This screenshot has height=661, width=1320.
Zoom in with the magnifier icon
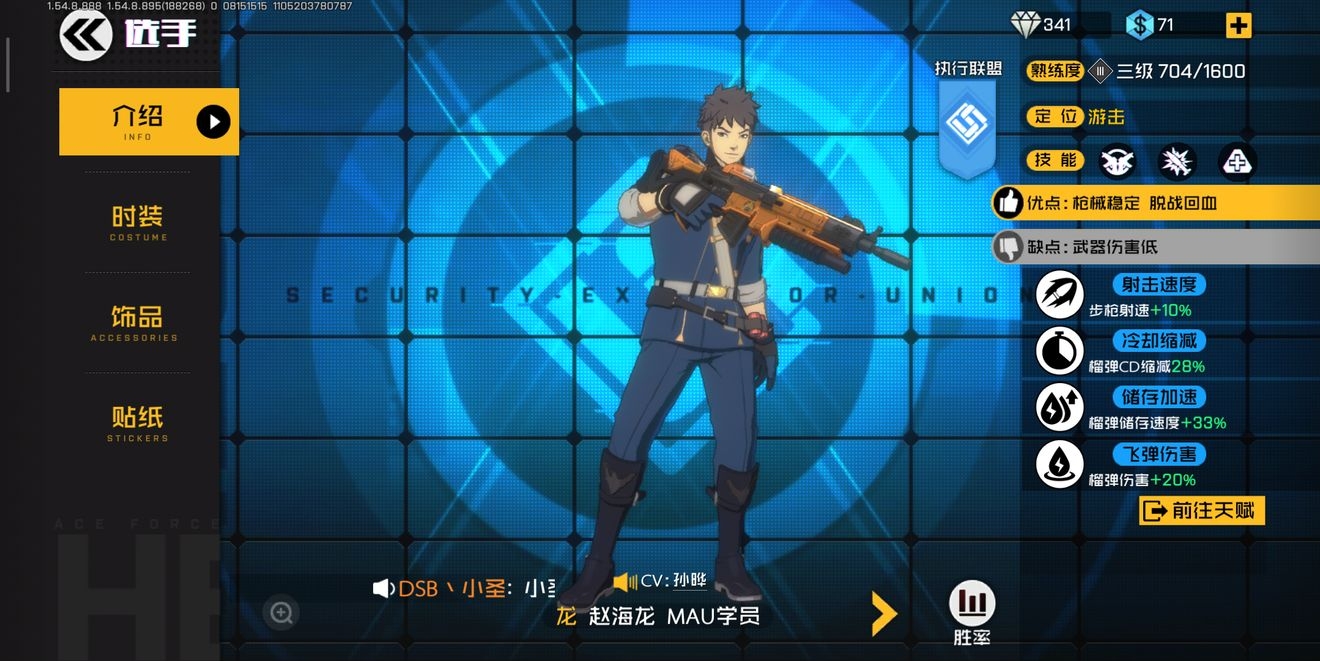coord(282,612)
